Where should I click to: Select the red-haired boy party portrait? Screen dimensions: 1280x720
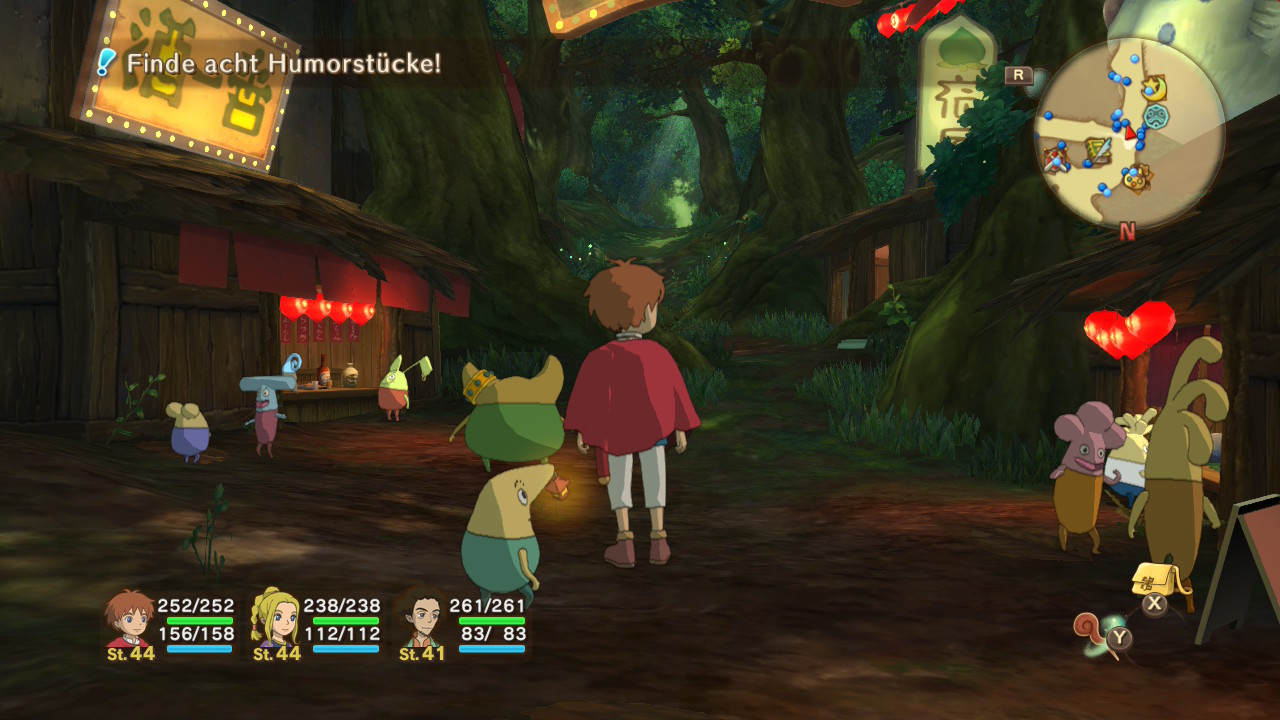pyautogui.click(x=131, y=620)
